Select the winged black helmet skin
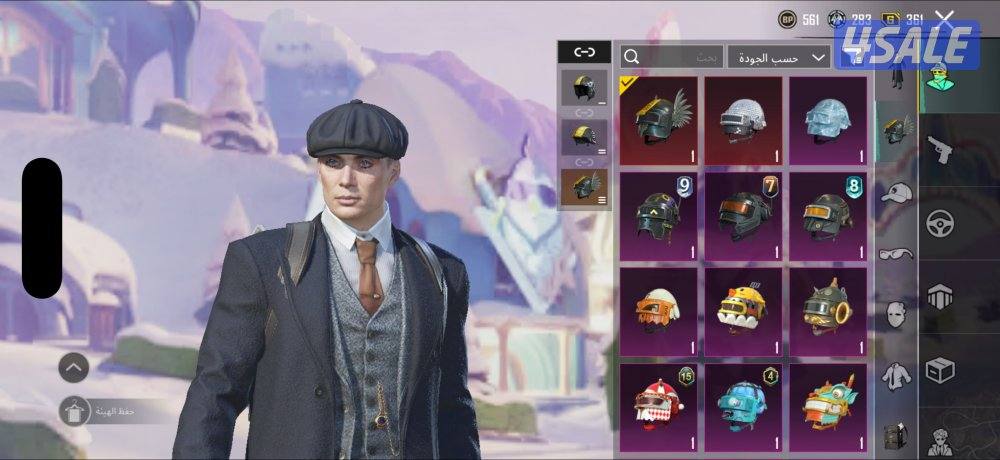 (657, 120)
